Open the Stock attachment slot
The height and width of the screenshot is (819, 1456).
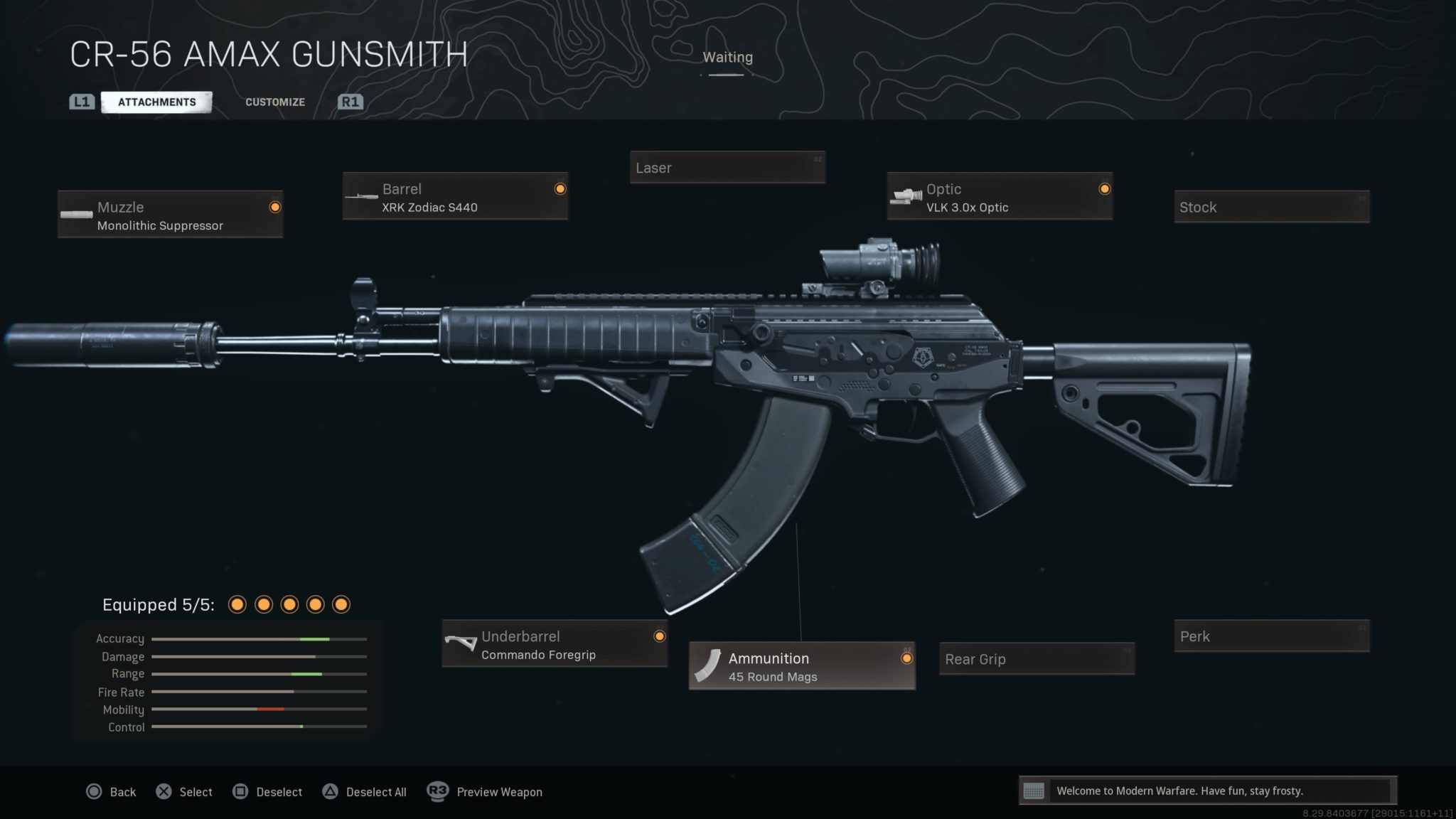(x=1271, y=207)
